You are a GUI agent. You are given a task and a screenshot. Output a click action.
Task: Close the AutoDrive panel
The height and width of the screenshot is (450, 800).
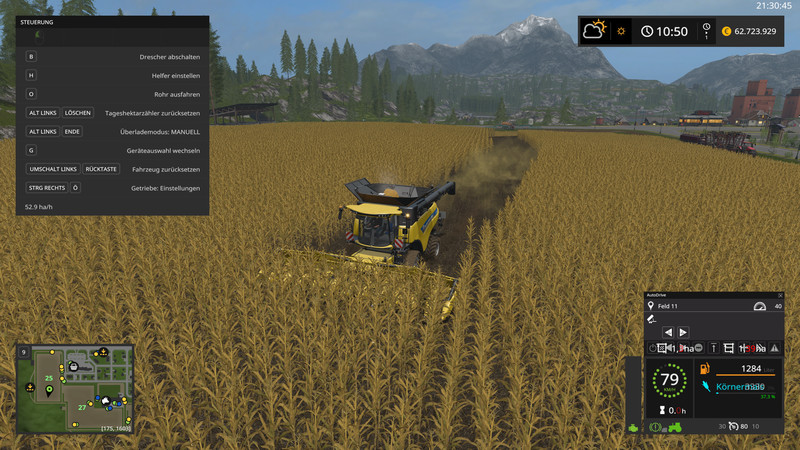point(779,296)
